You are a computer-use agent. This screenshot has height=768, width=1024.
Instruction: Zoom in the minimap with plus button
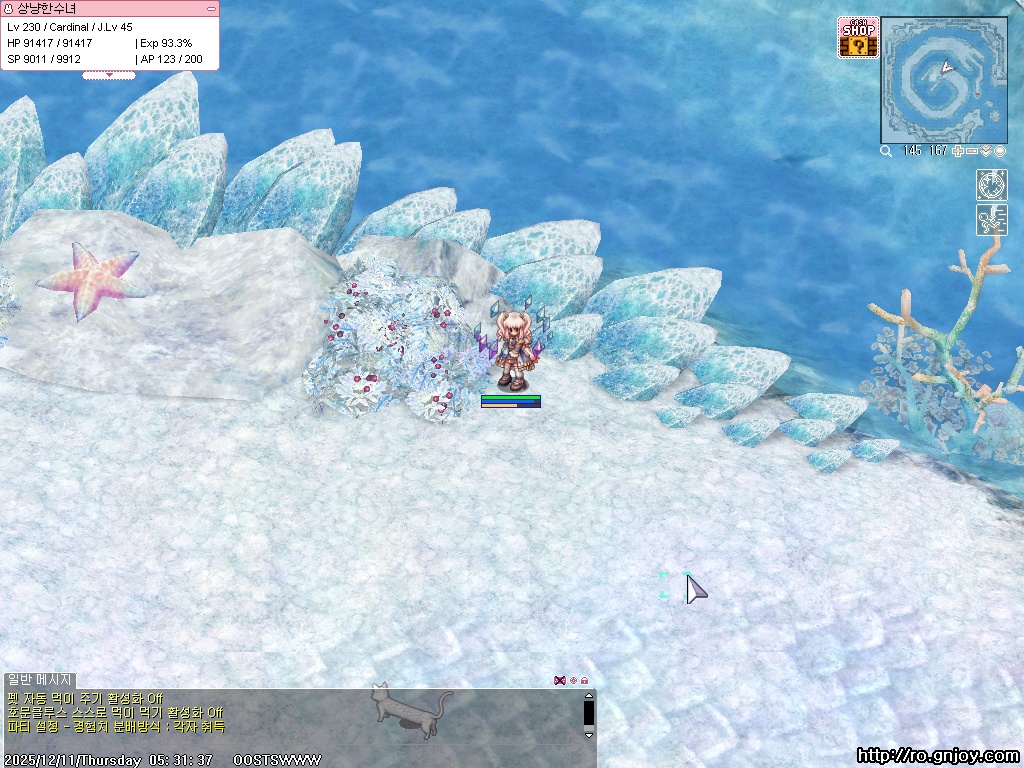pos(958,151)
